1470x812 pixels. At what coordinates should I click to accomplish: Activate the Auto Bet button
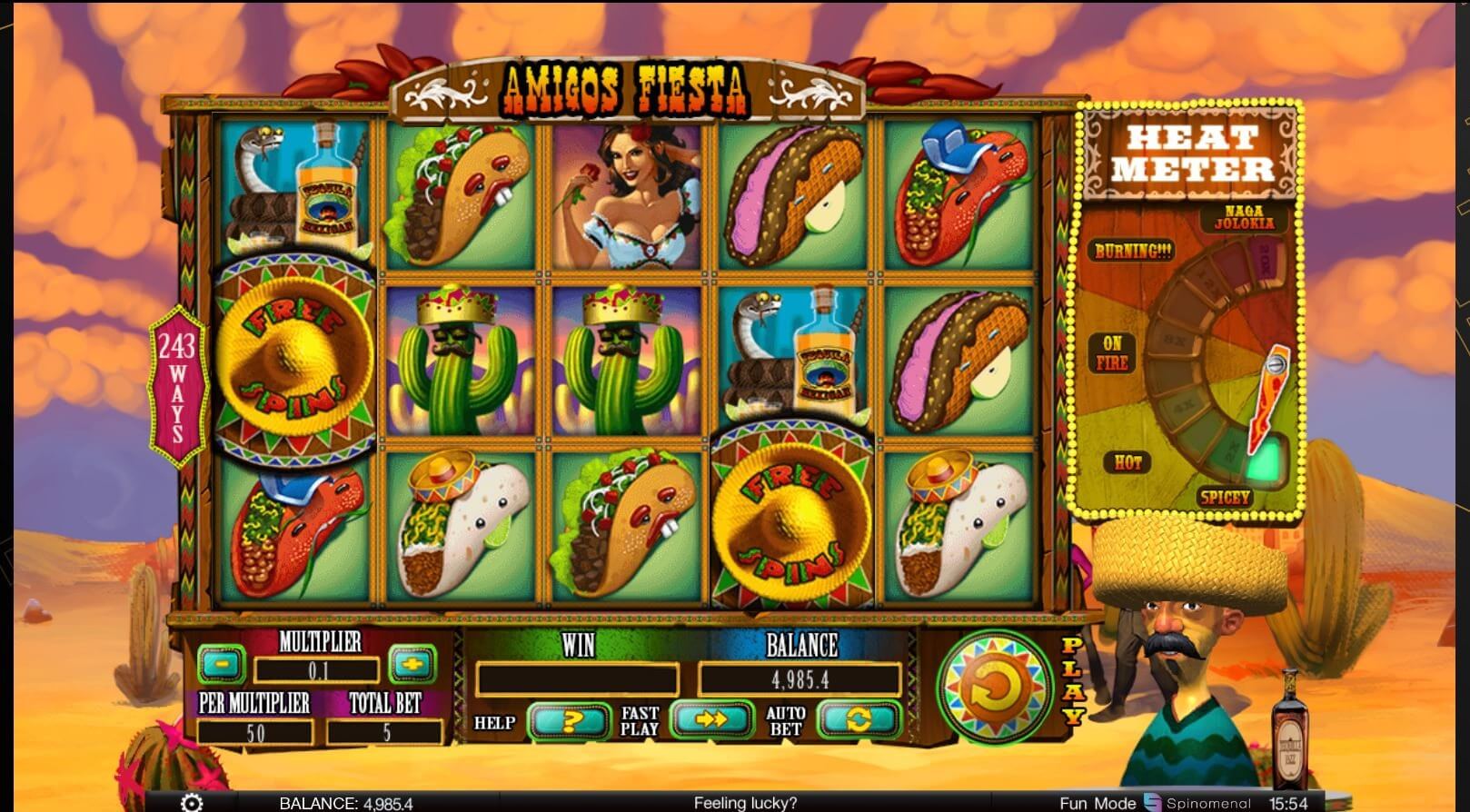tap(859, 720)
